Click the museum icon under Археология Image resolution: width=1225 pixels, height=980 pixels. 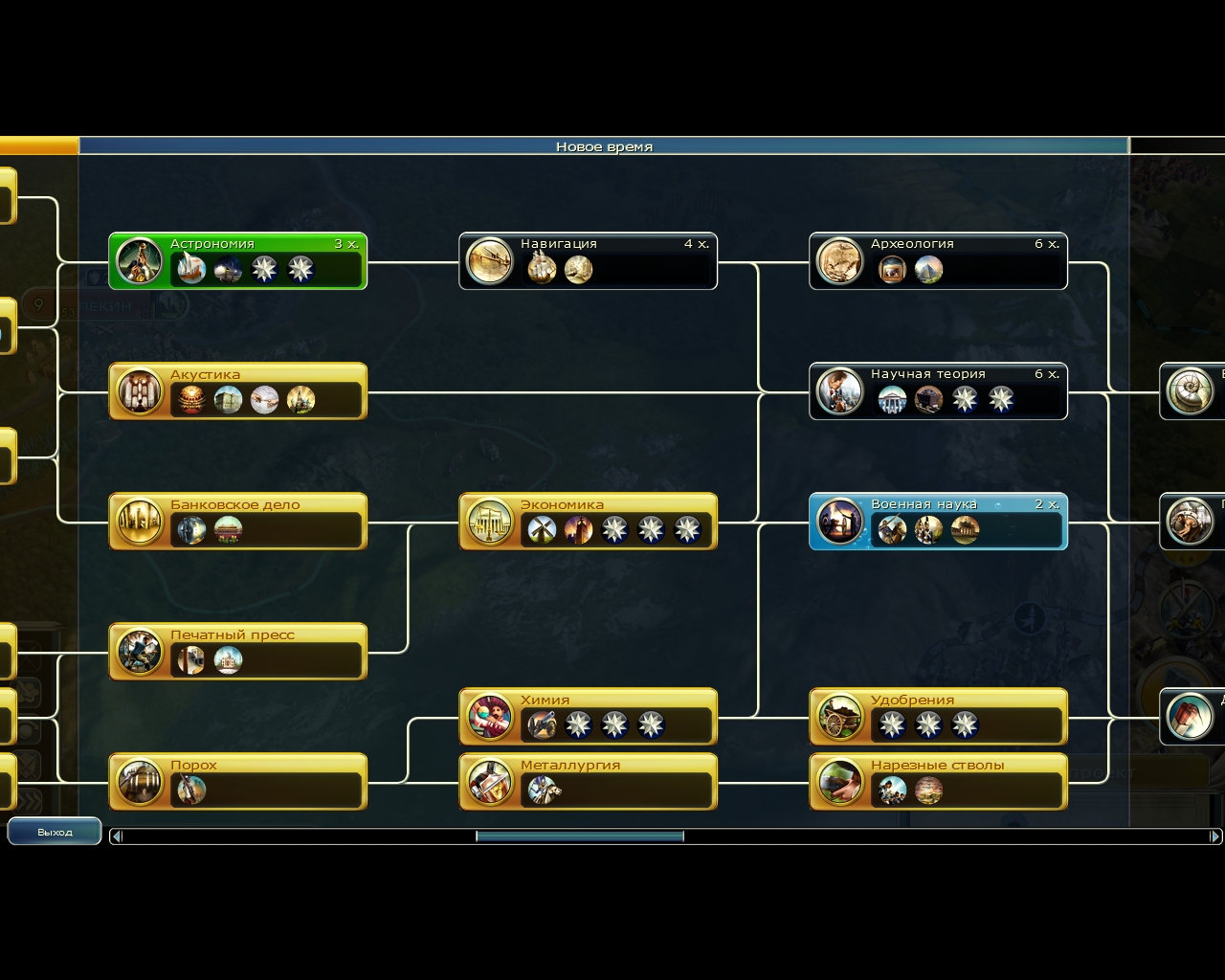click(x=893, y=271)
